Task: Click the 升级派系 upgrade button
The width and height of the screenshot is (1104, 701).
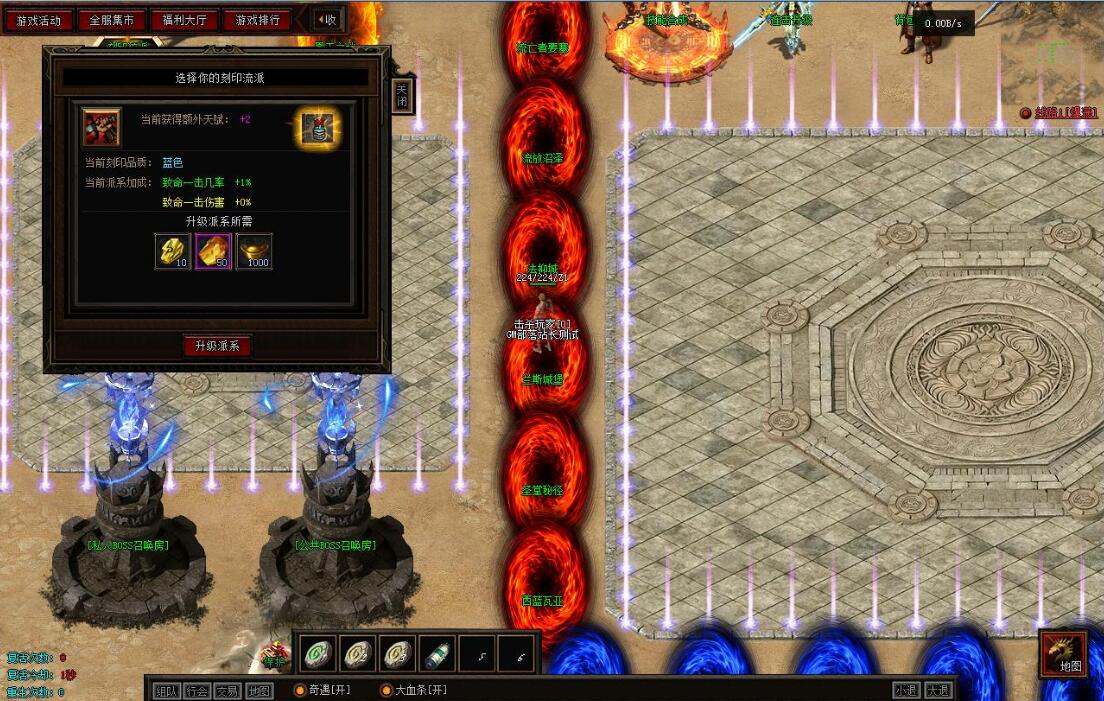Action: pyautogui.click(x=217, y=346)
